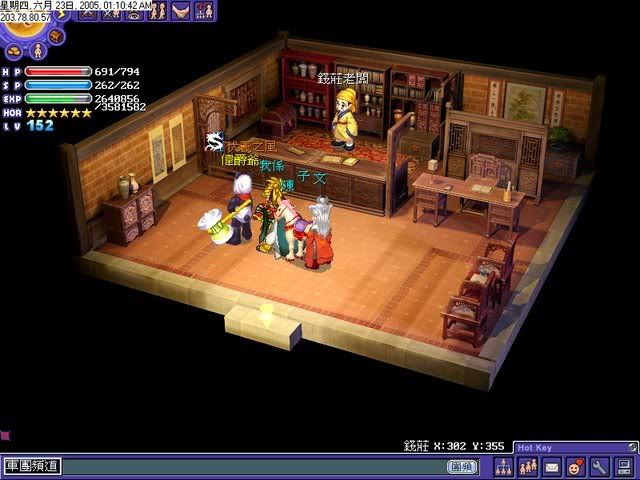Click the heart and figures icon in top bar
The image size is (640, 480).
[204, 12]
